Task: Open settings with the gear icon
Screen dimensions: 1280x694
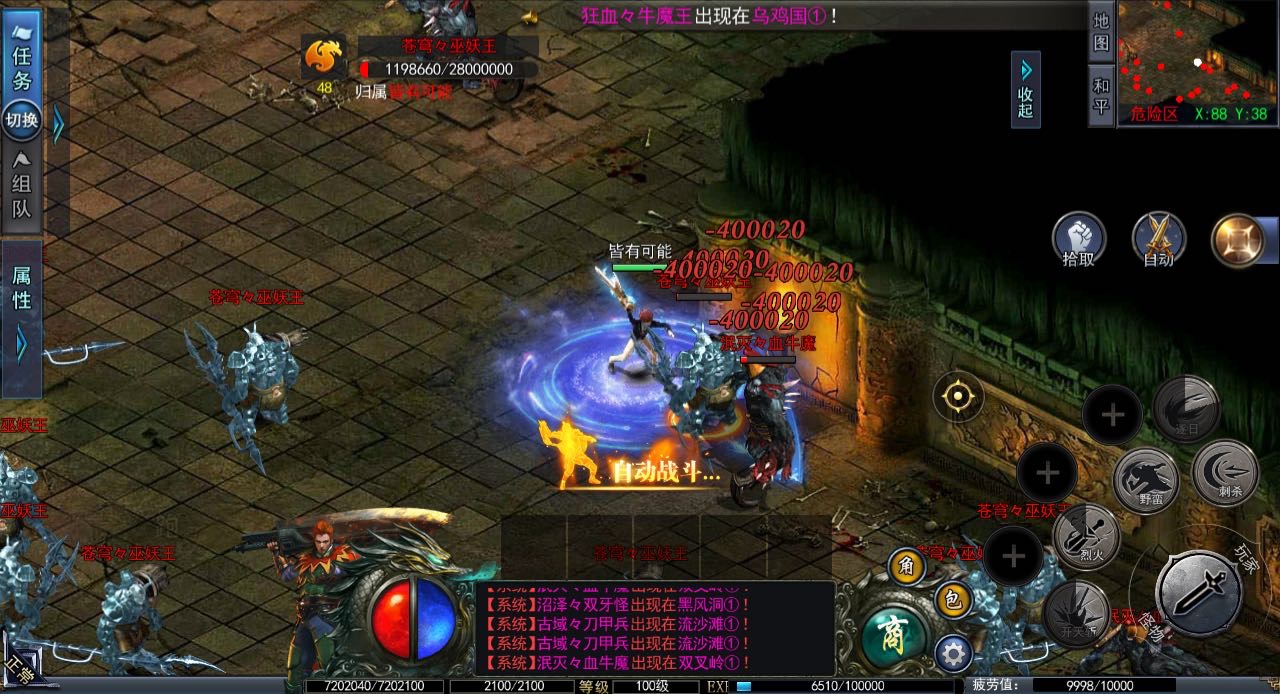Action: click(x=953, y=655)
